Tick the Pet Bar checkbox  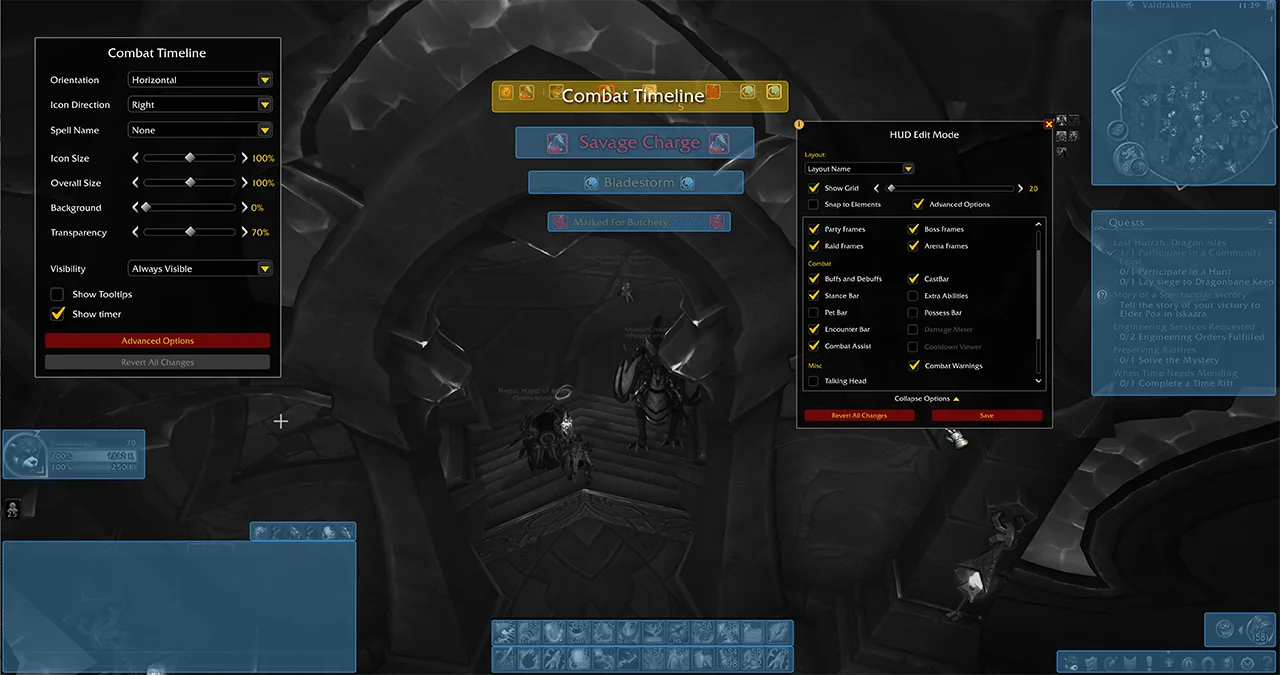(814, 313)
